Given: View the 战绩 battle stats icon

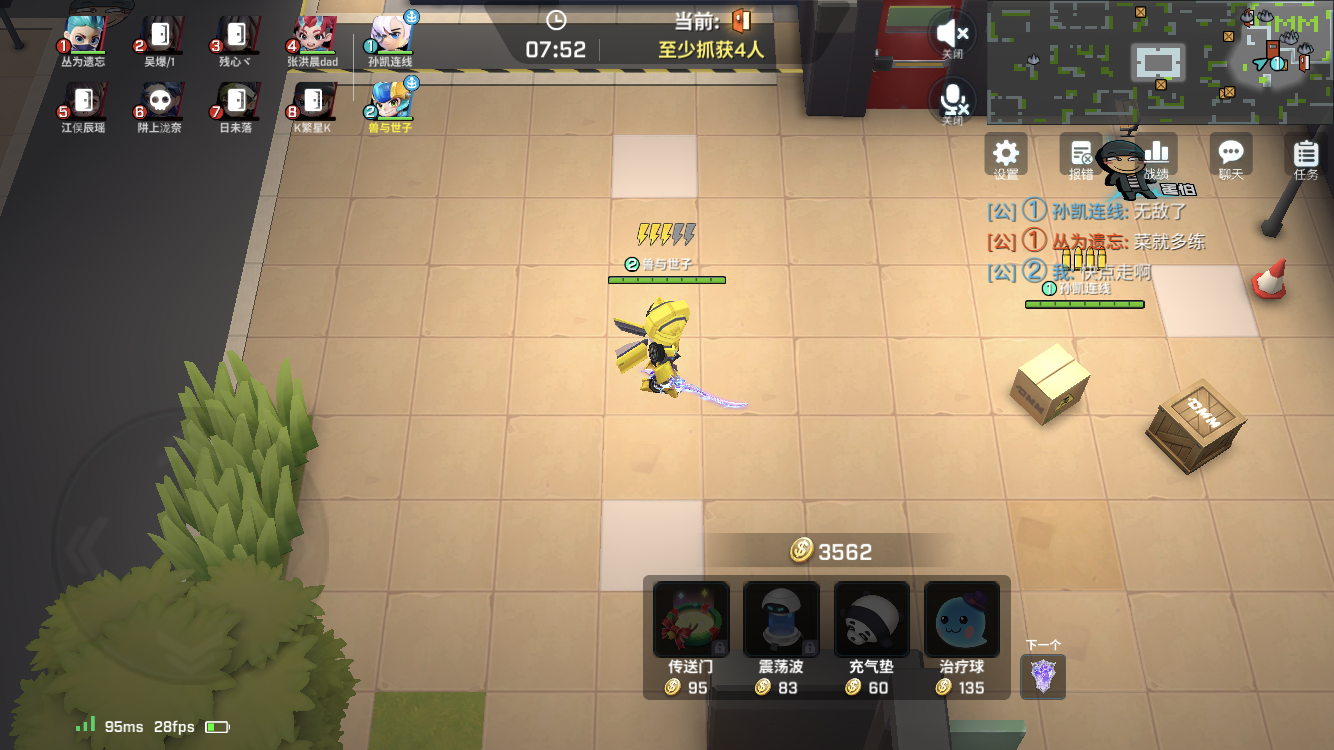Looking at the screenshot, I should 1155,155.
